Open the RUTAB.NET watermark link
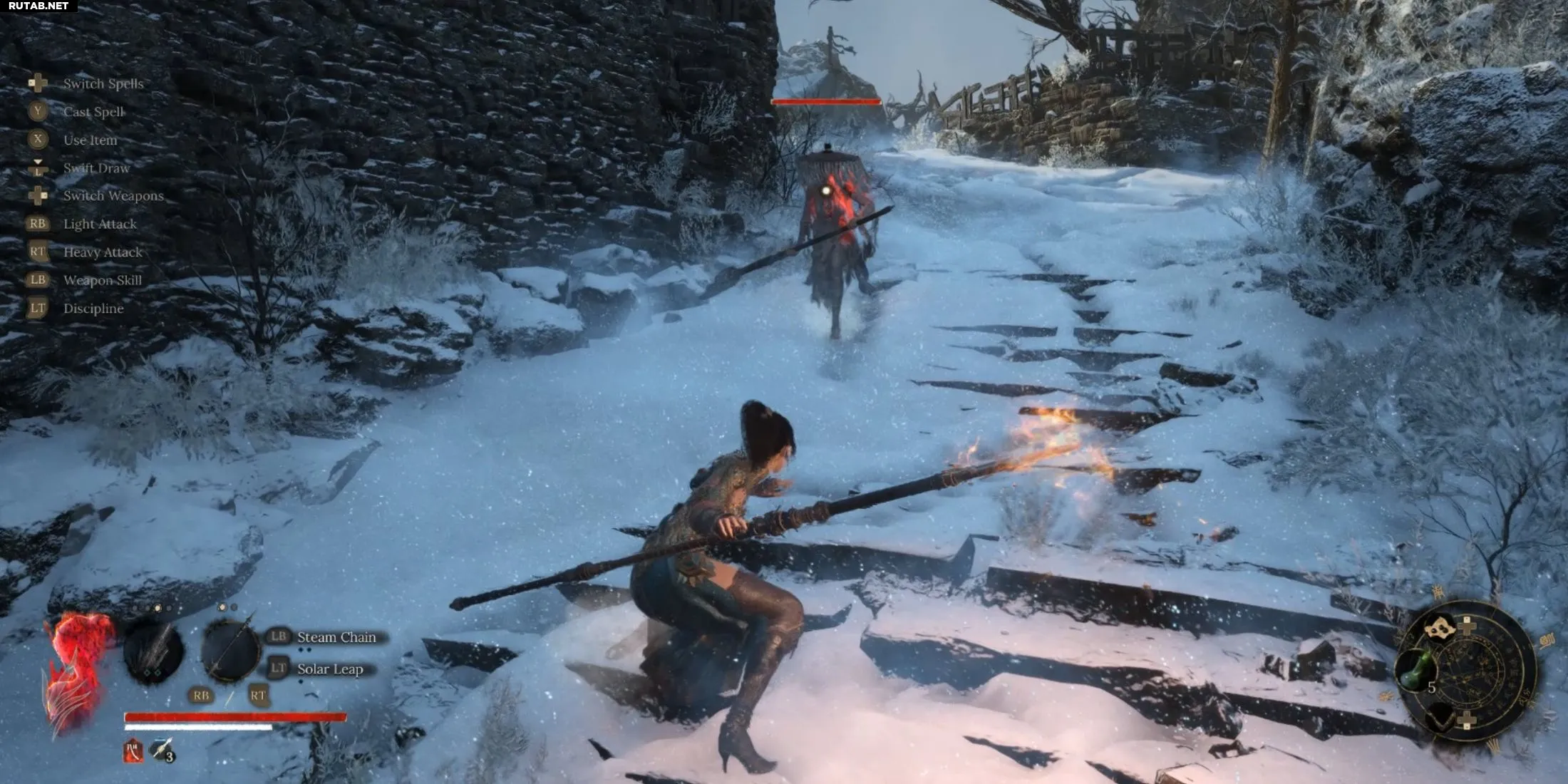Screen dimensions: 1568x784 click(38, 6)
